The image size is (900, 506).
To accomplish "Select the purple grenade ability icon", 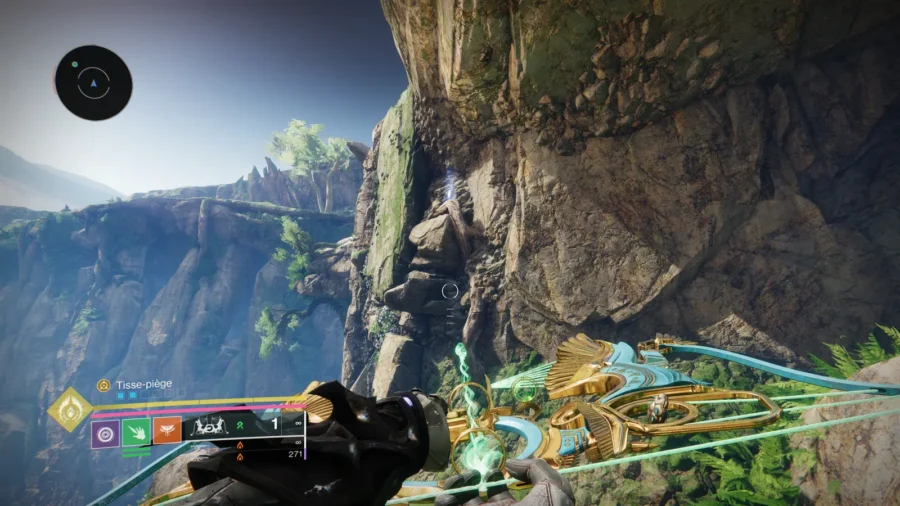I will (x=105, y=433).
